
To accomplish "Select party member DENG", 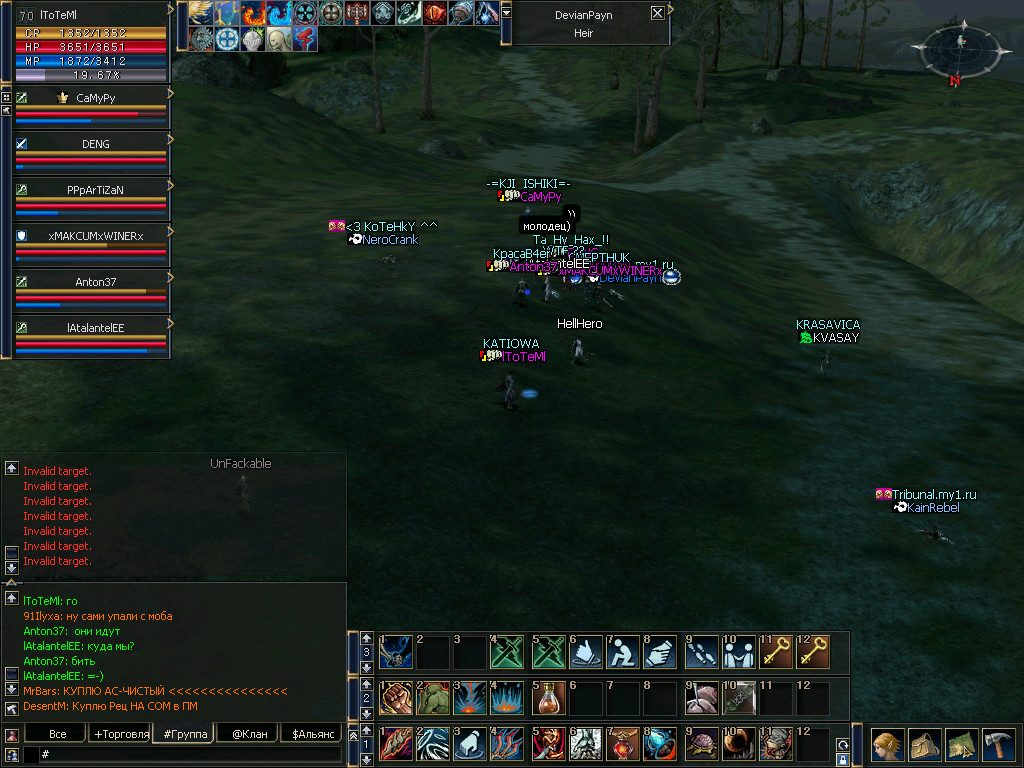I will click(95, 144).
